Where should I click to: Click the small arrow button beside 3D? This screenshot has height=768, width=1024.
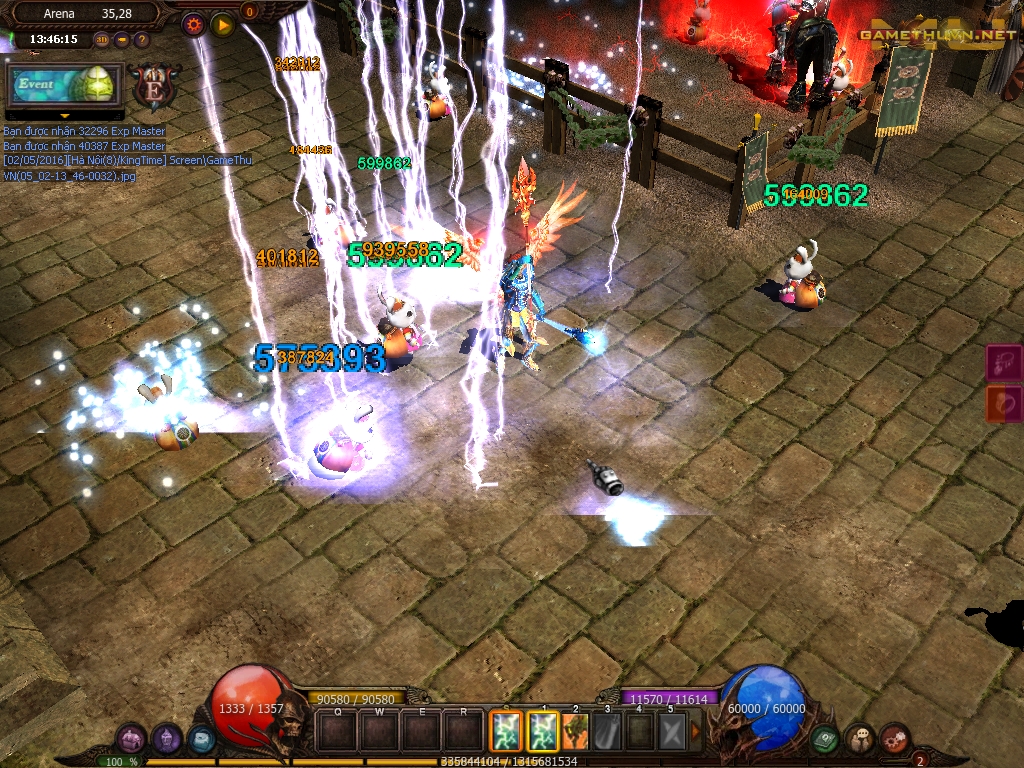click(x=122, y=40)
